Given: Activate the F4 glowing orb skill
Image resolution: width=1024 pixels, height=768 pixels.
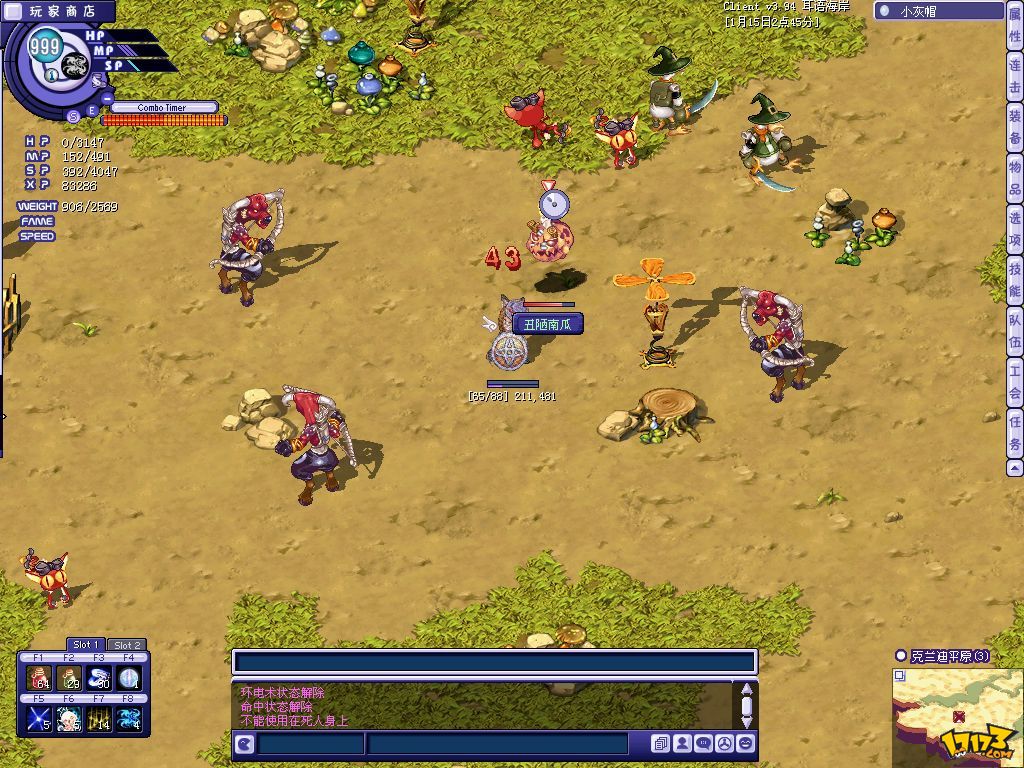Looking at the screenshot, I should coord(128,678).
